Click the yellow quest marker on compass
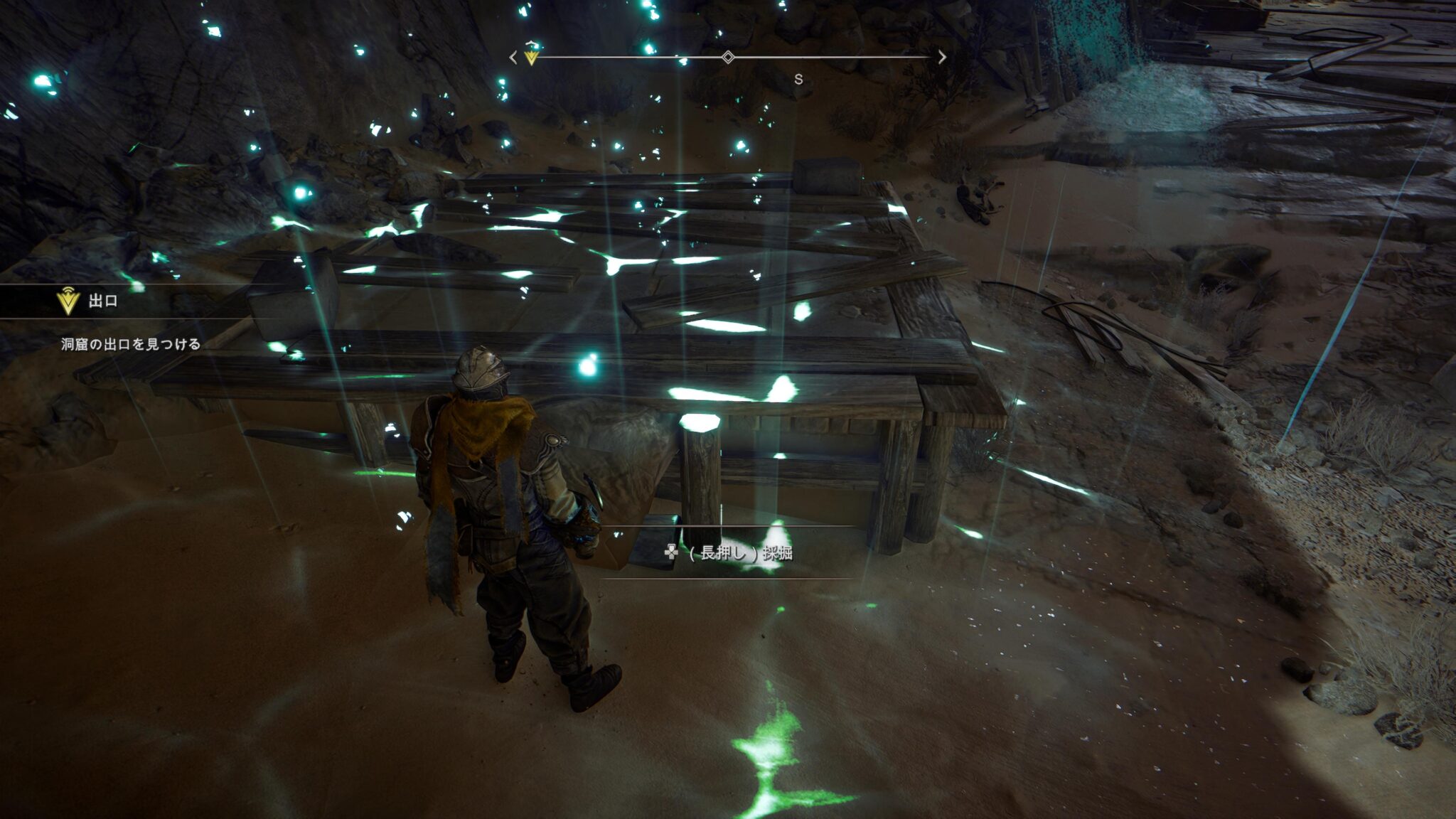 531,57
